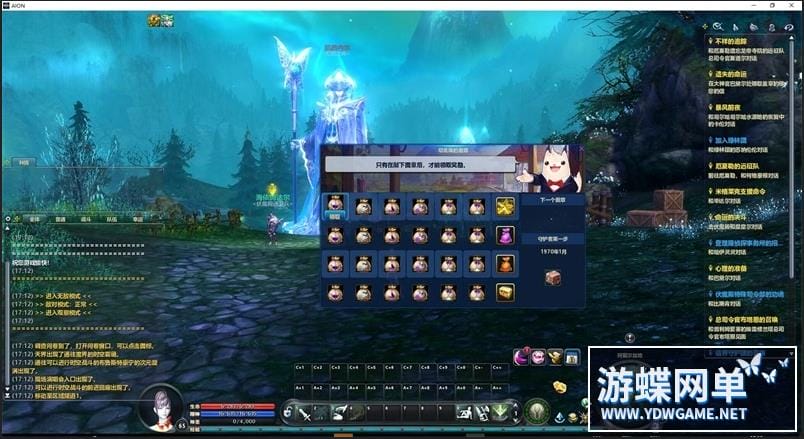Screen dimensions: 804x439
Task: Claim the highlighted first reward pouch
Action: (x=336, y=206)
